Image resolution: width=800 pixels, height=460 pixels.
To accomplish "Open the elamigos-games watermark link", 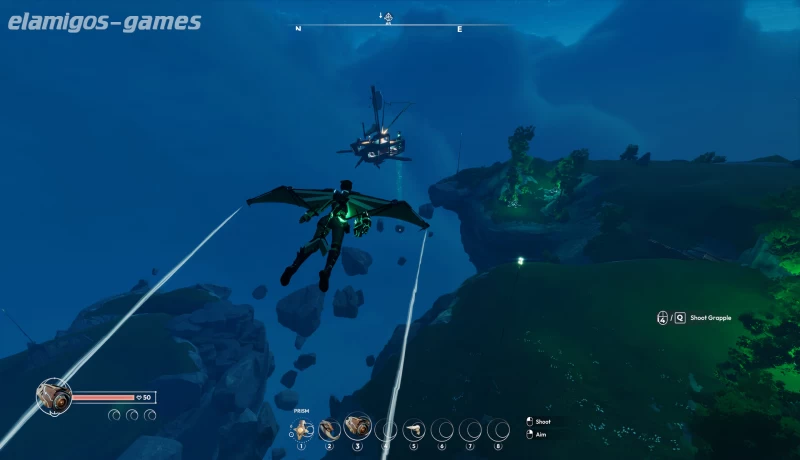I will click(x=104, y=22).
